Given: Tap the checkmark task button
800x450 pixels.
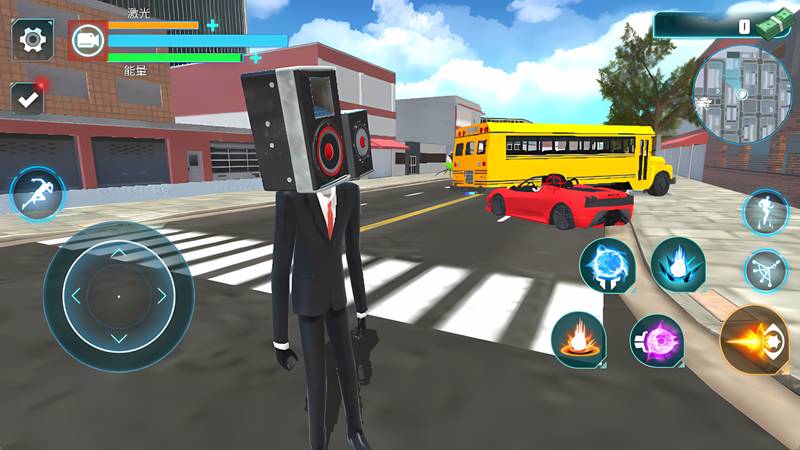Looking at the screenshot, I should 27,98.
